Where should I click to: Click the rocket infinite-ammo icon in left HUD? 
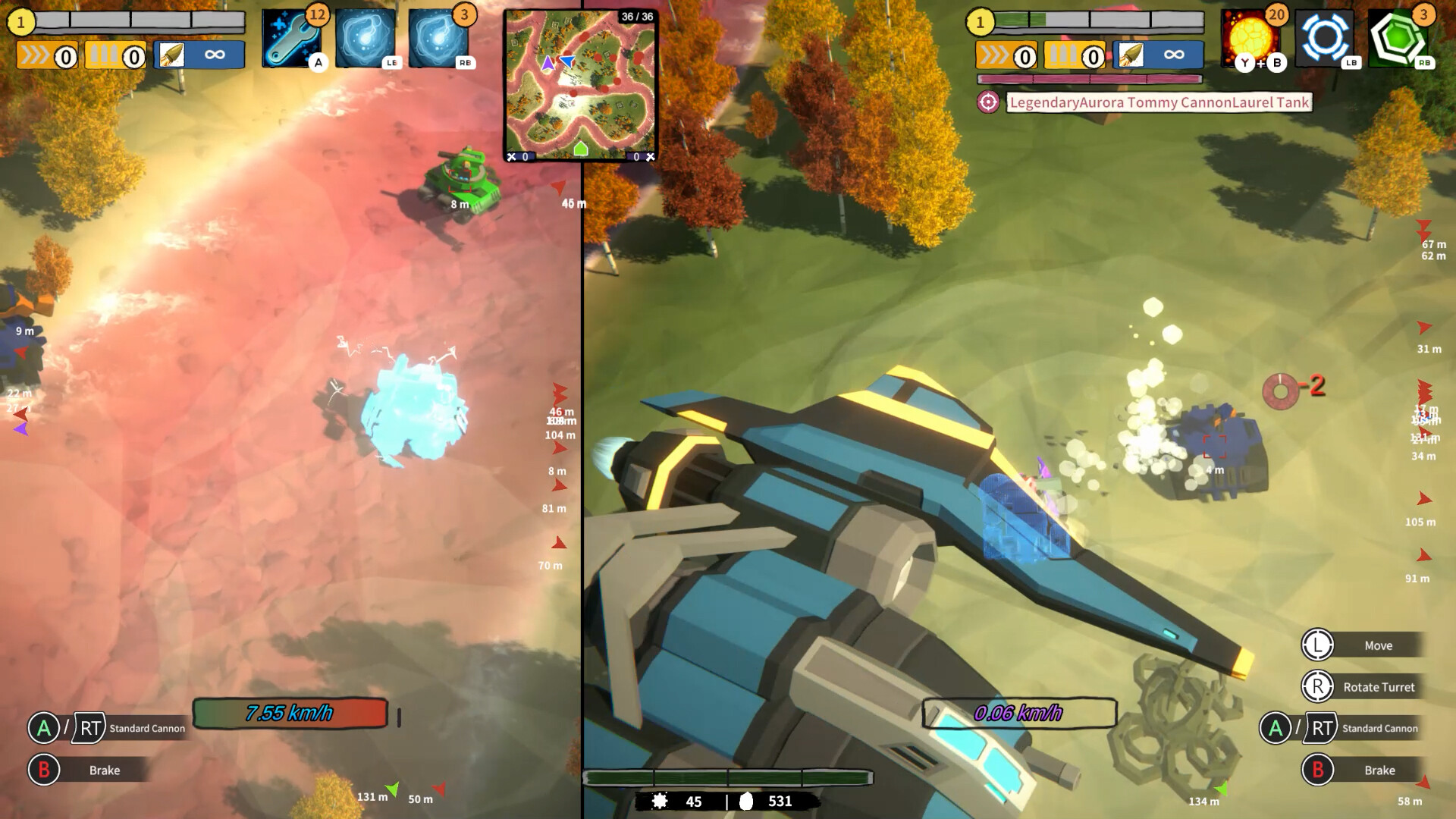click(199, 54)
